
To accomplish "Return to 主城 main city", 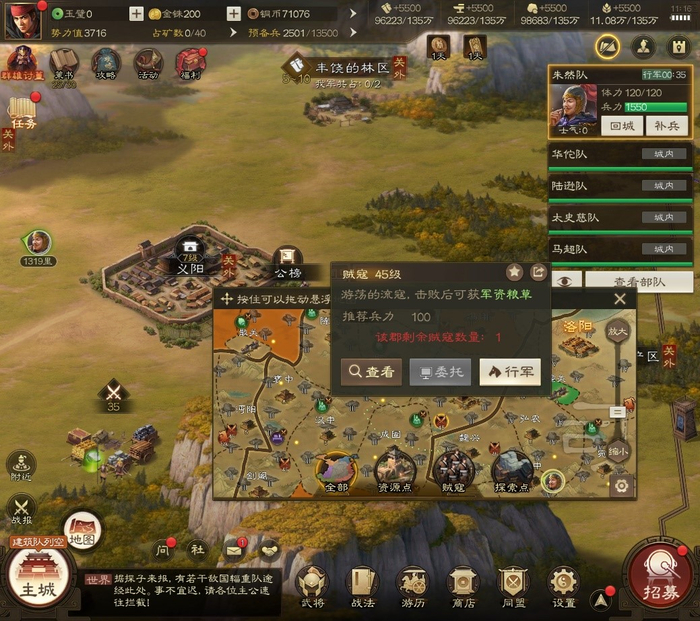I will [x=40, y=578].
